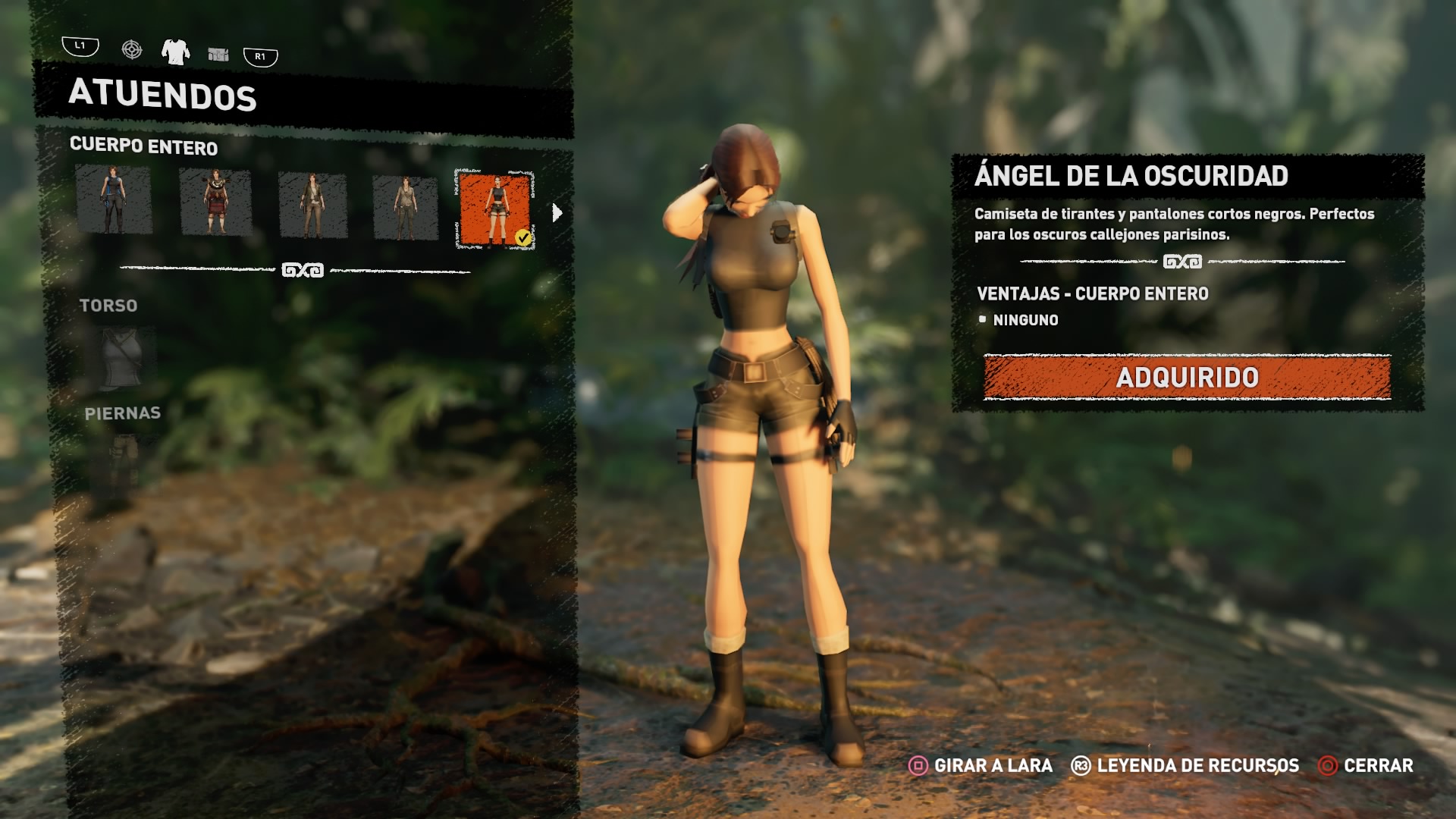Open the tab right of the shirt icon
Image resolution: width=1456 pixels, height=819 pixels.
[x=218, y=54]
